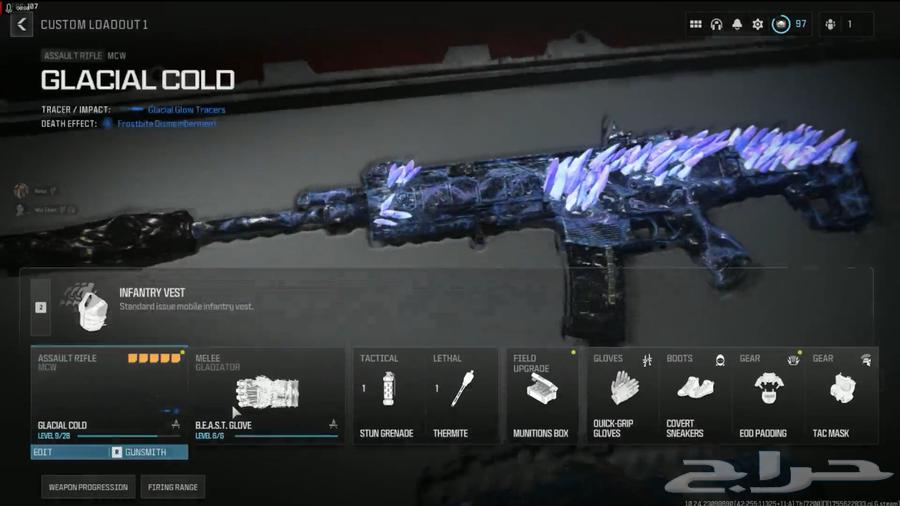Enter the Firing Range
This screenshot has width=900, height=506.
click(x=173, y=487)
